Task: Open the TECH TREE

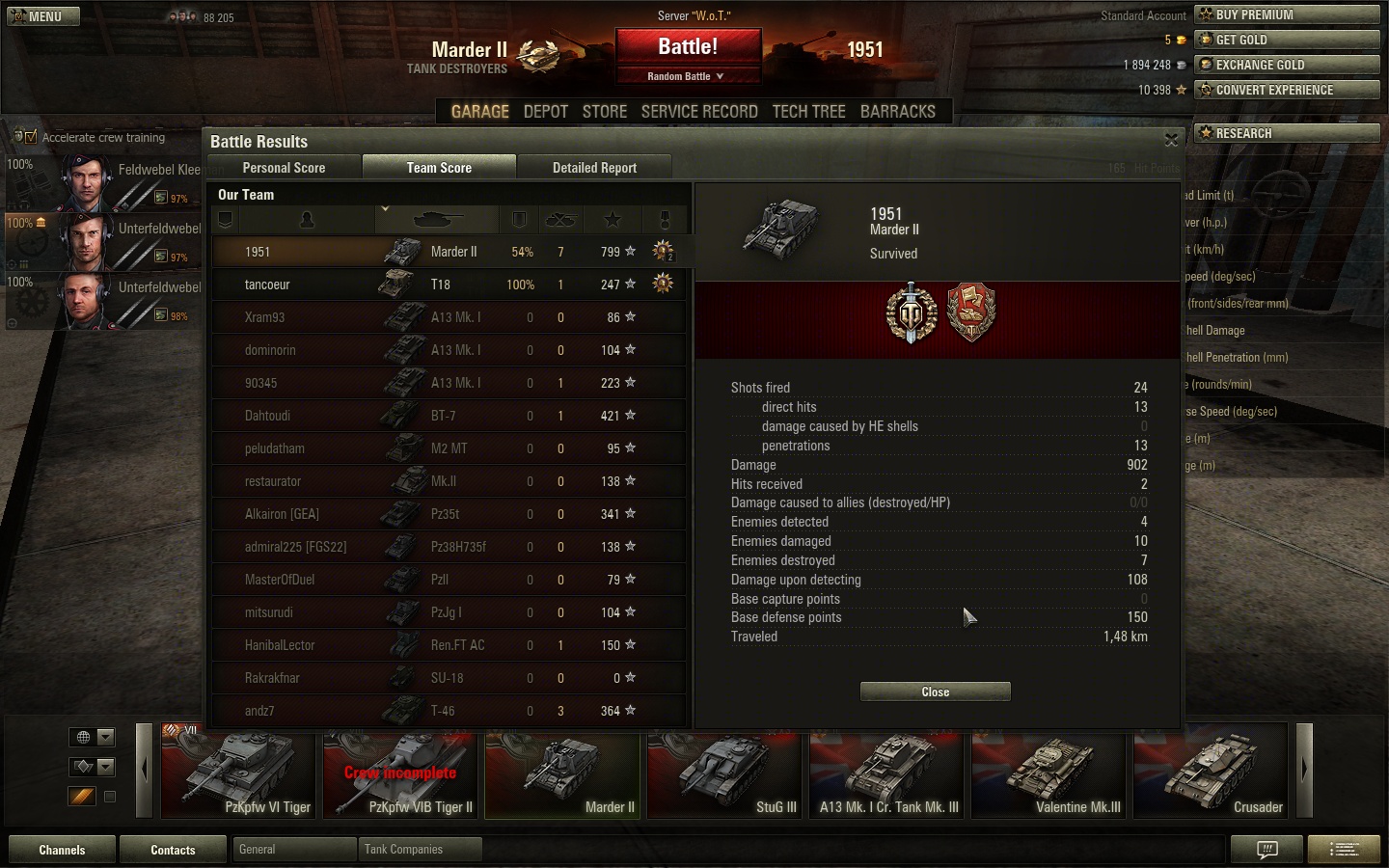Action: [808, 112]
